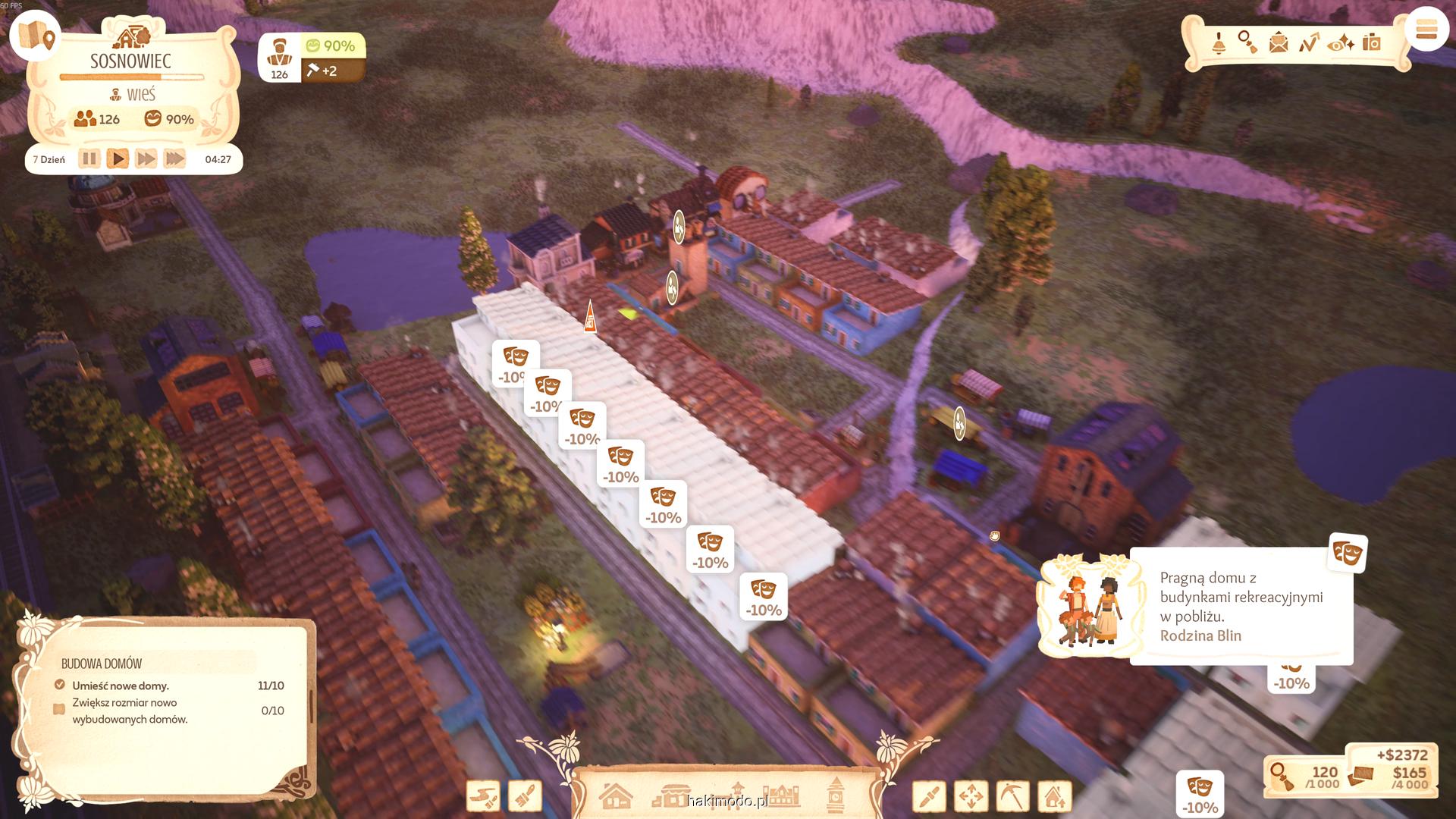Open the bell notifications
The width and height of the screenshot is (1456, 819).
click(x=1219, y=43)
